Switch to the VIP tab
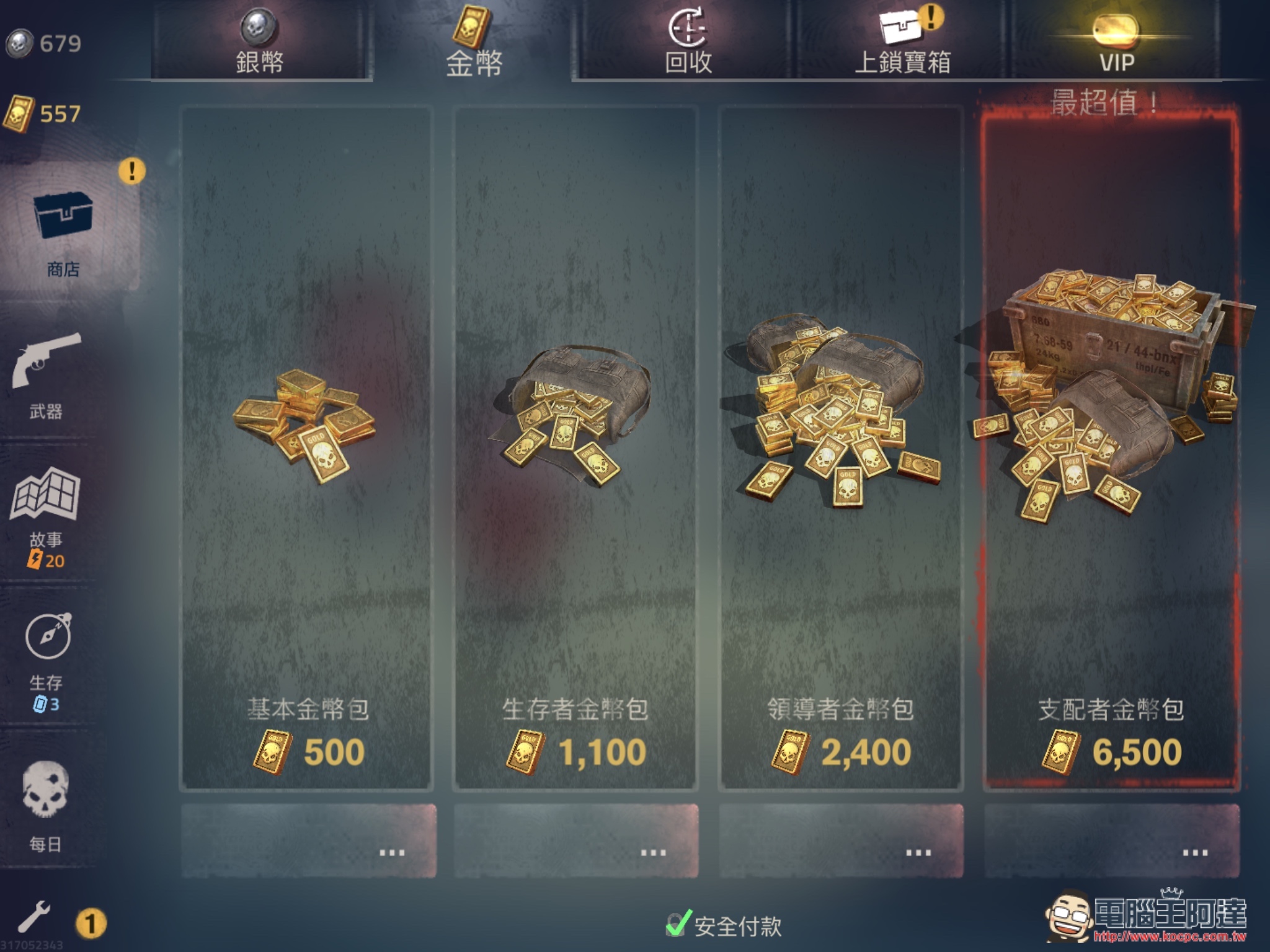Image resolution: width=1270 pixels, height=952 pixels. pos(1116,43)
